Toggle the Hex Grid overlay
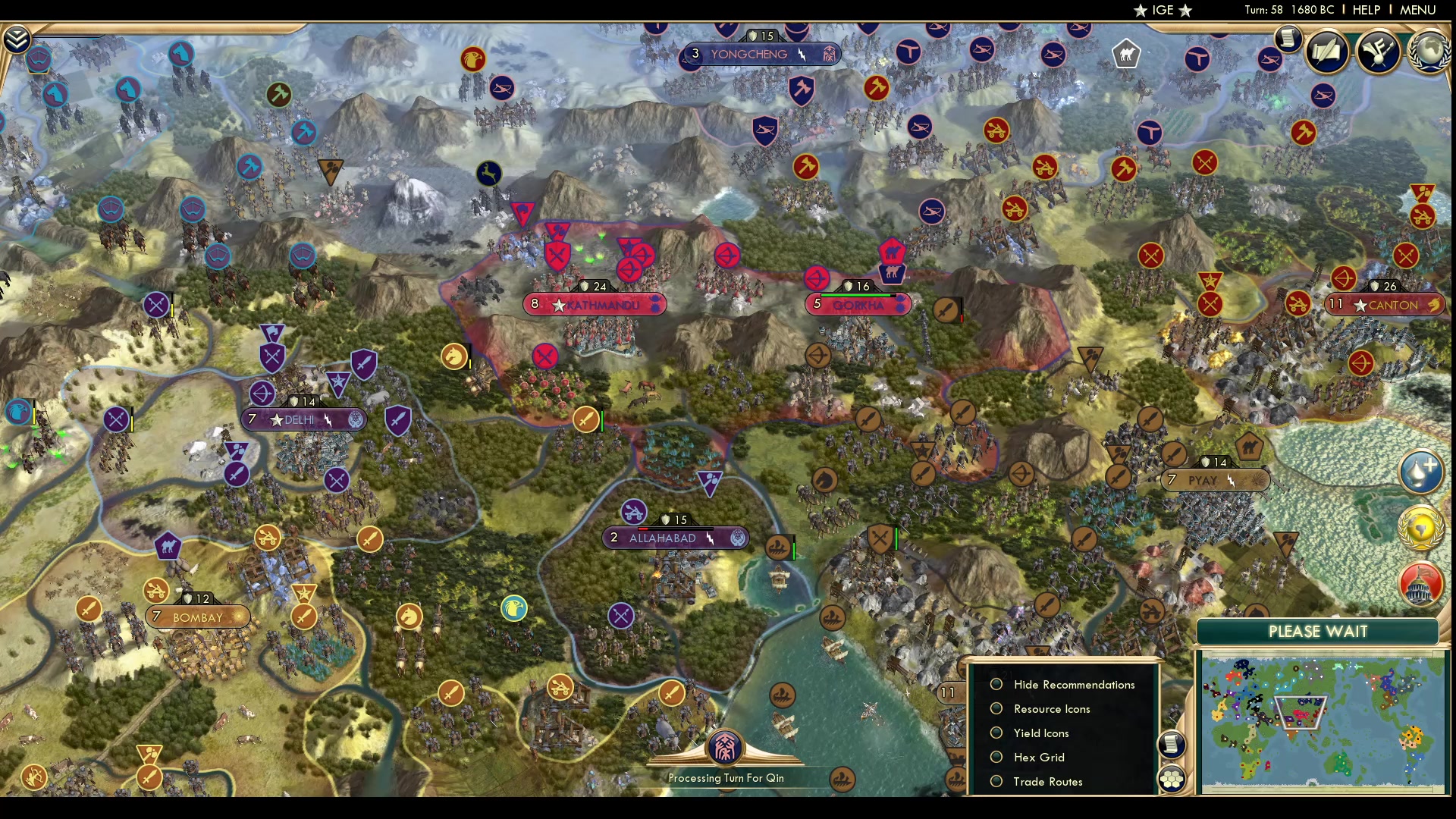1456x819 pixels. point(997,757)
